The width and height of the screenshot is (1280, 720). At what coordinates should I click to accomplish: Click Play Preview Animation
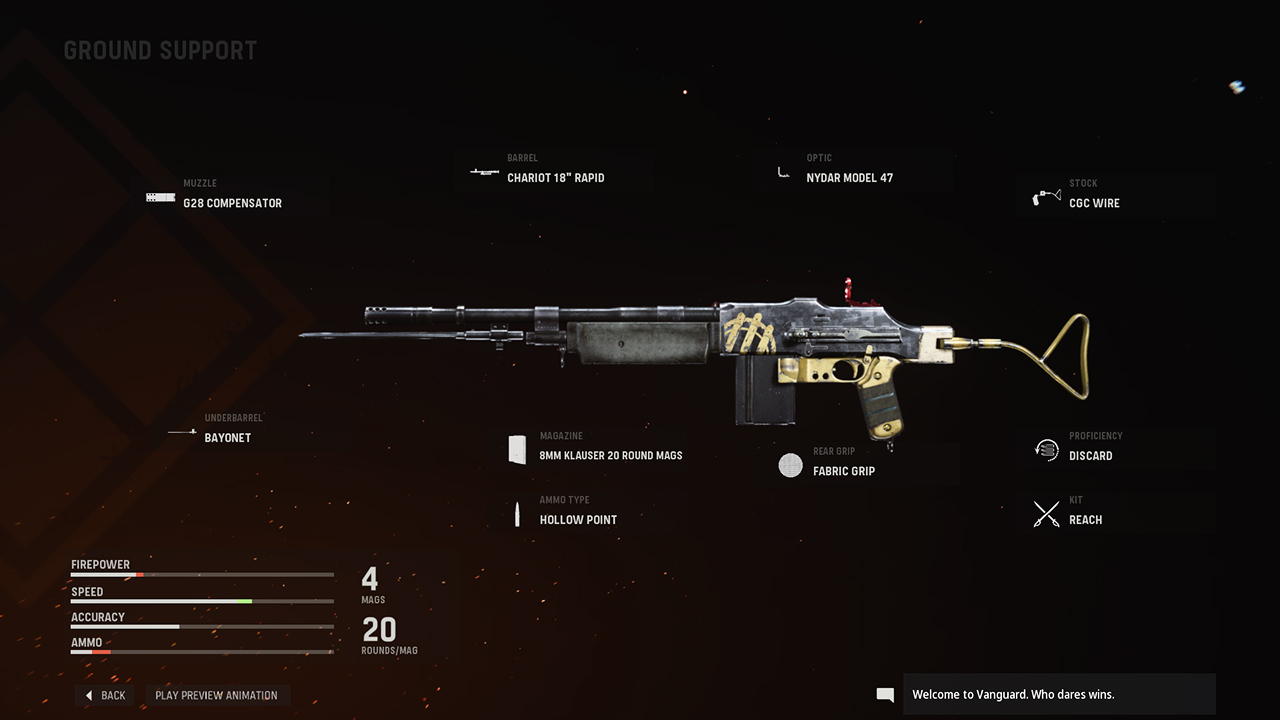click(218, 695)
